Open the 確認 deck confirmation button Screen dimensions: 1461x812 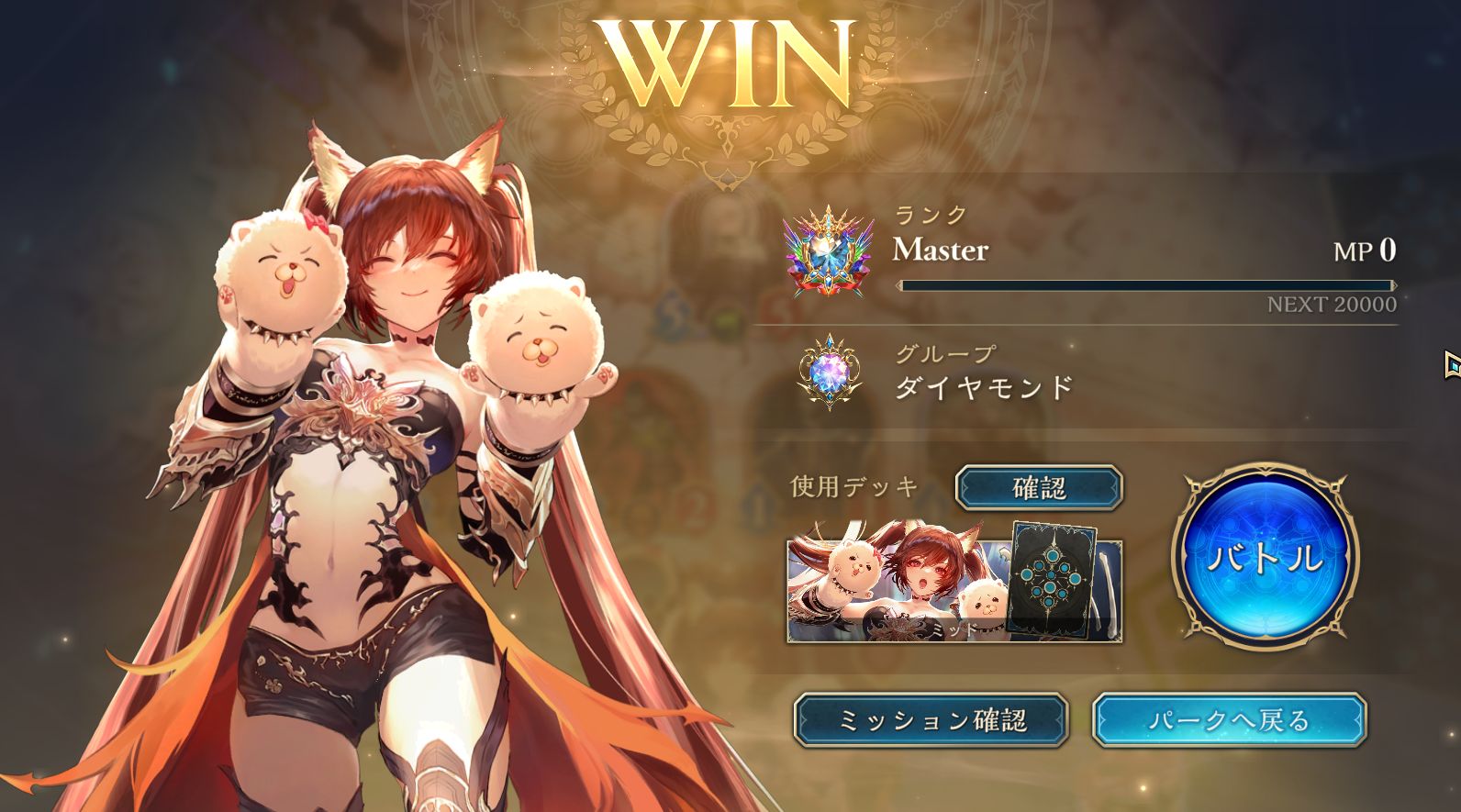pyautogui.click(x=1038, y=487)
